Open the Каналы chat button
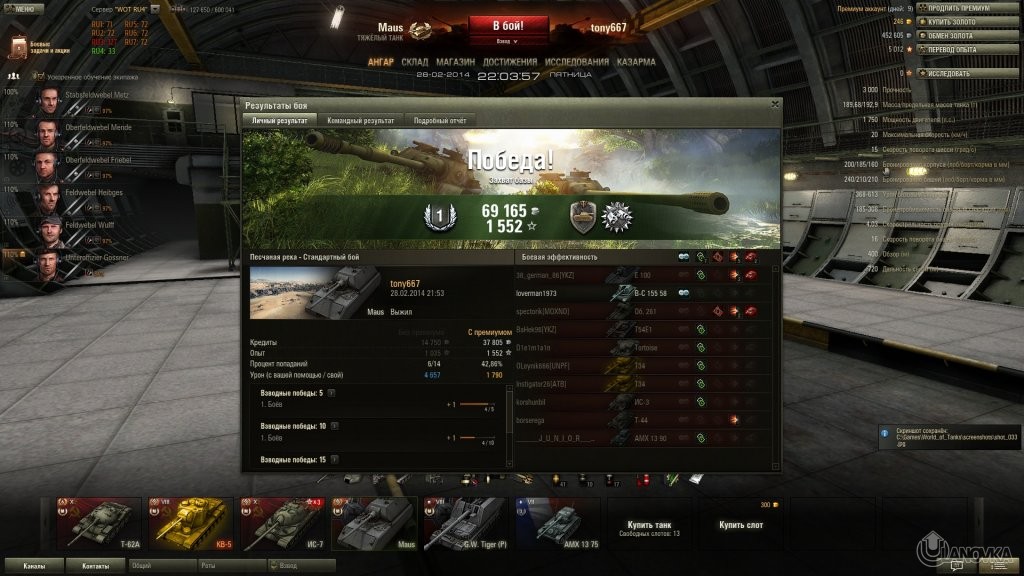 pyautogui.click(x=34, y=565)
